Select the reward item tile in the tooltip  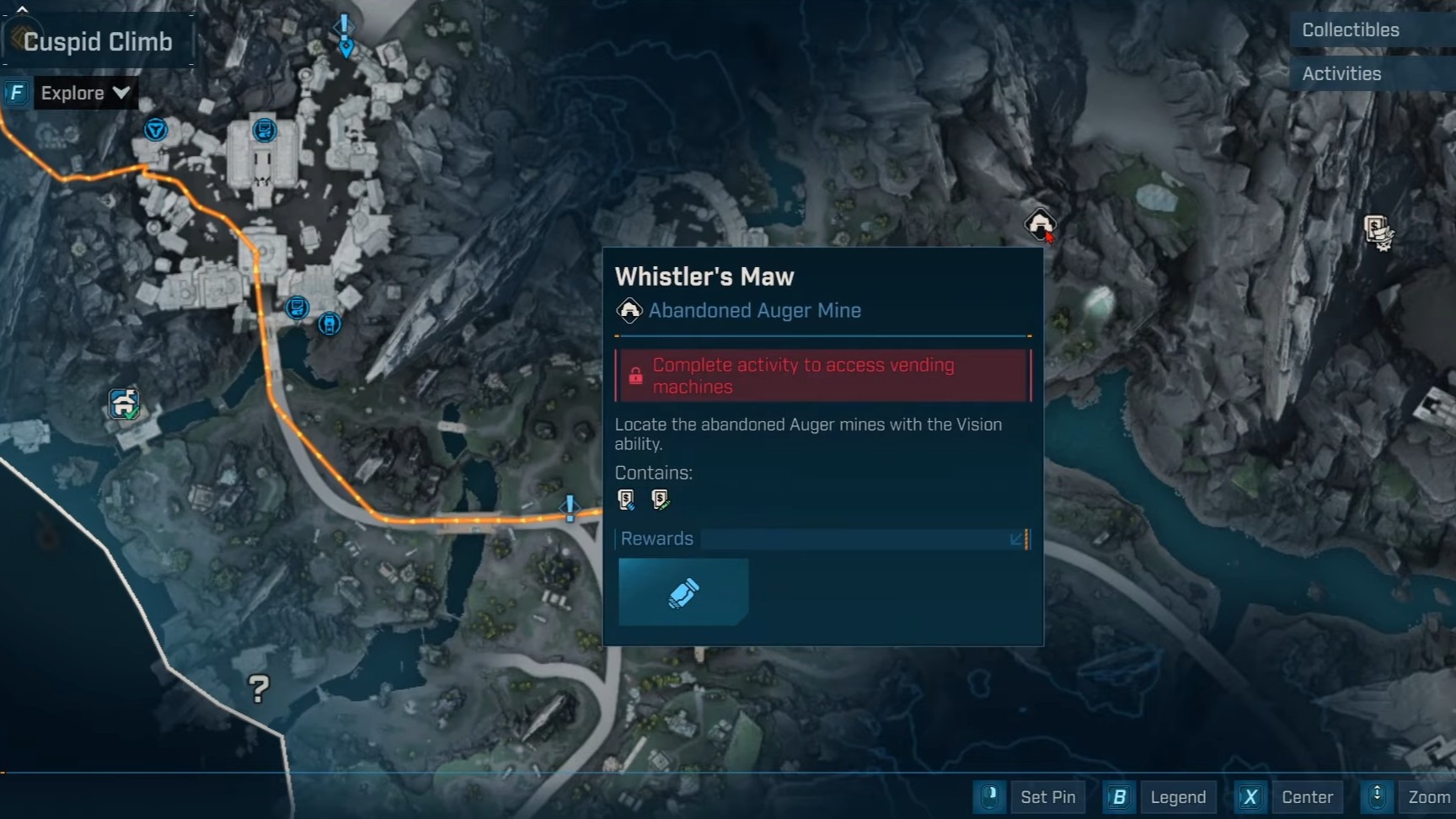tap(683, 592)
